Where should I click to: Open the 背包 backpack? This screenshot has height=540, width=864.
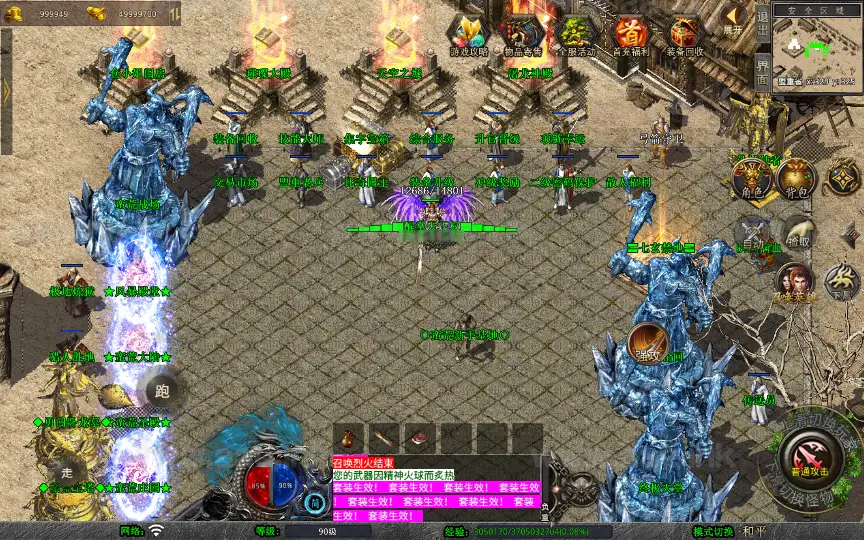[796, 178]
